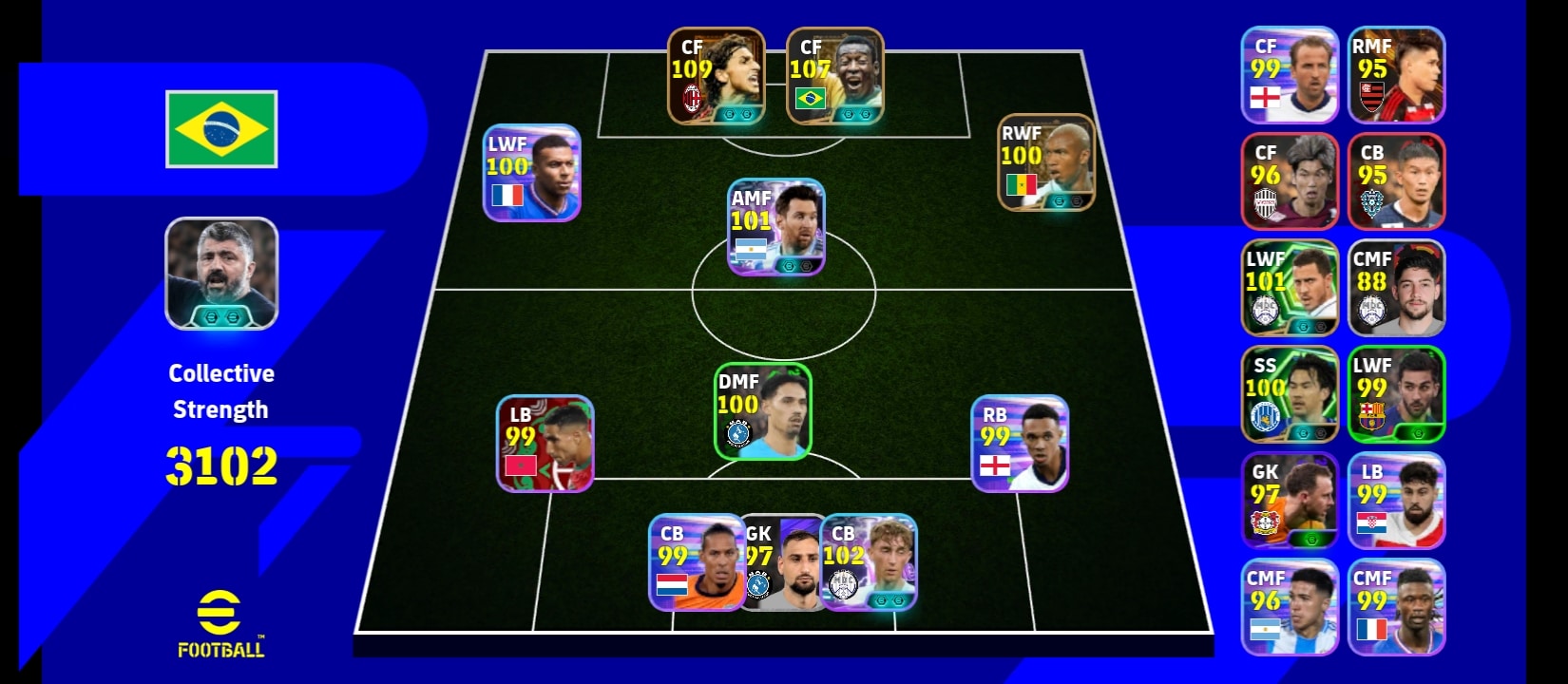This screenshot has width=1568, height=684.
Task: Open the AMF 101 Argentina player card
Action: pos(775,227)
